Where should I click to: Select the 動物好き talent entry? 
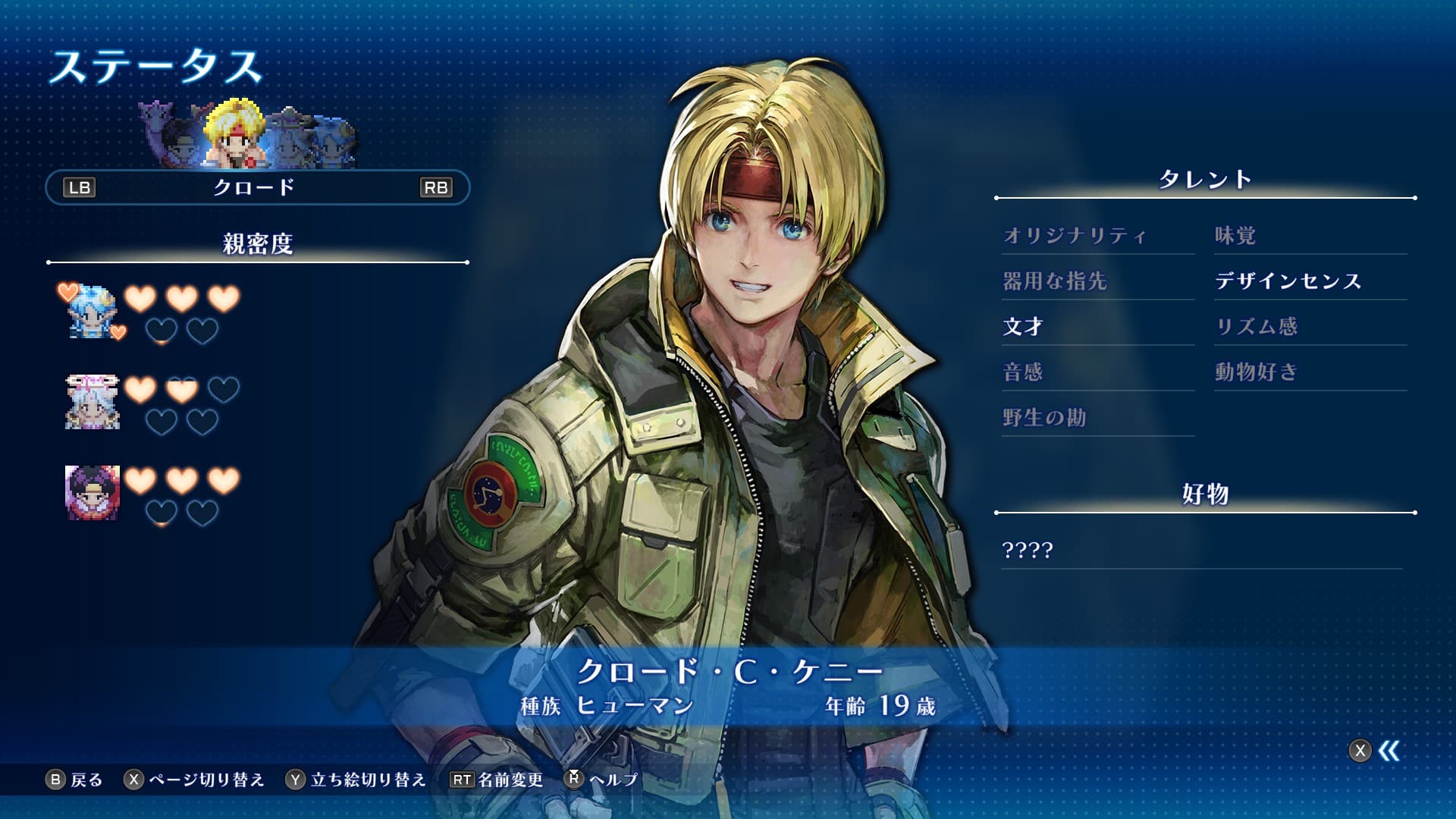[x=1257, y=372]
